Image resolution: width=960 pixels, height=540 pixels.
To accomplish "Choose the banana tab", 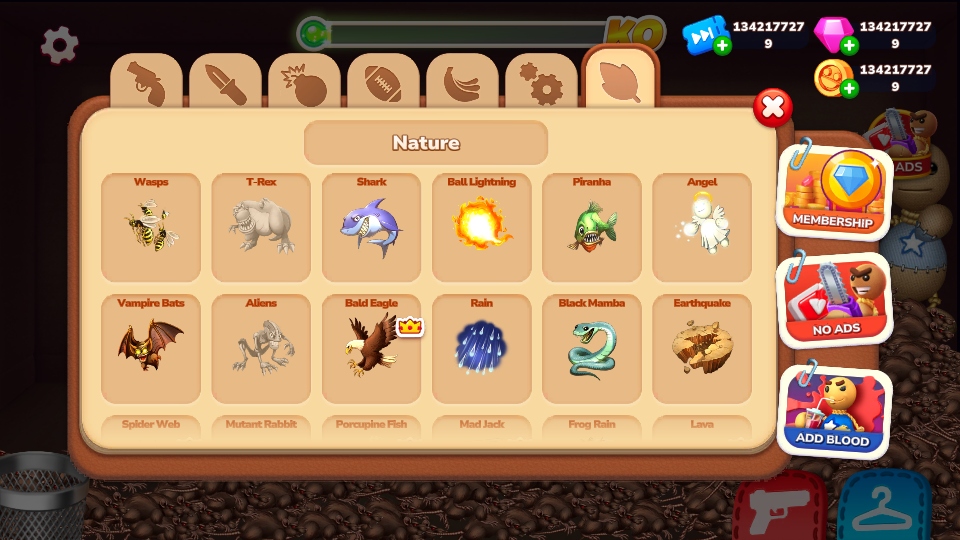I will pyautogui.click(x=462, y=84).
